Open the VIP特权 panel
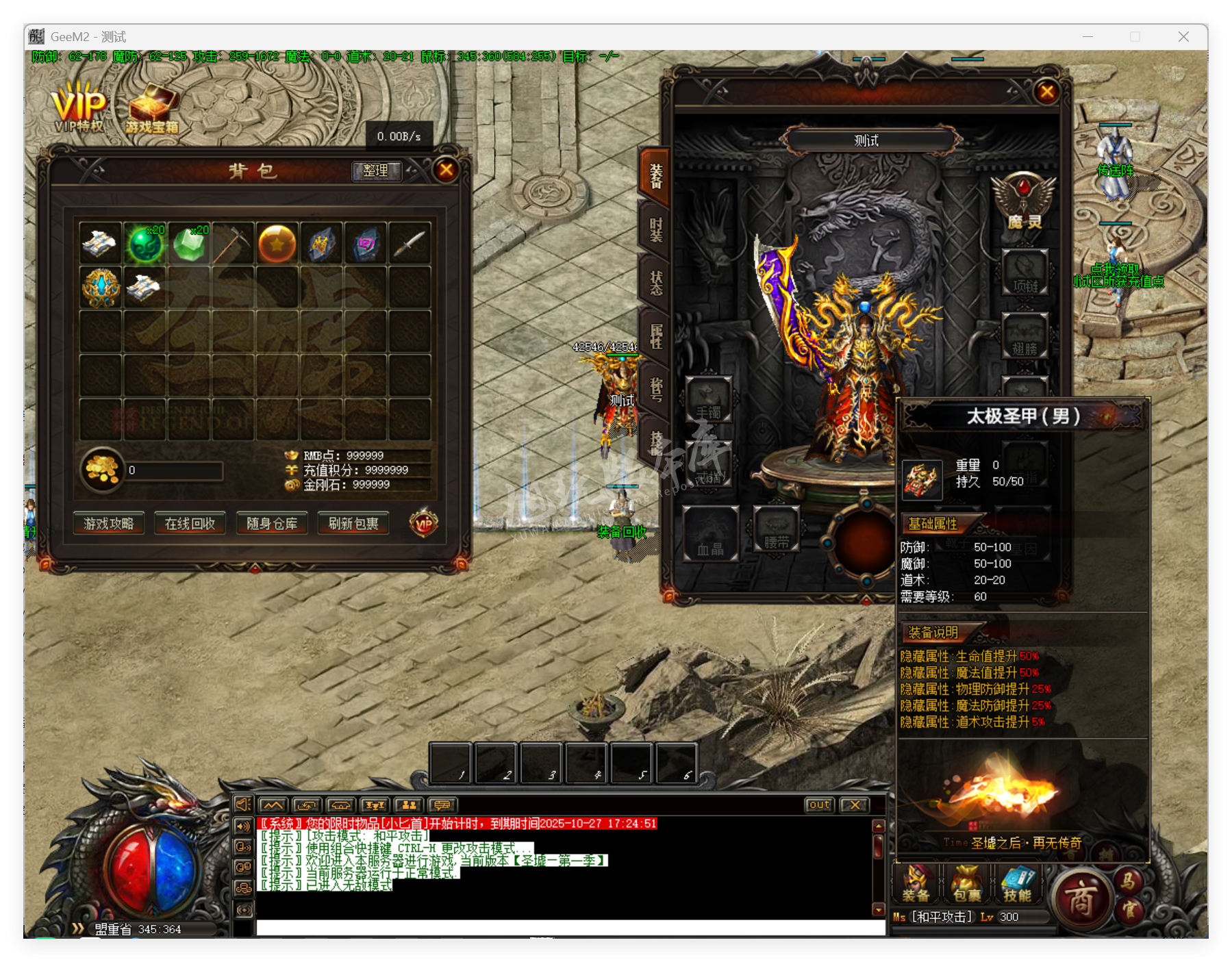 [79, 106]
